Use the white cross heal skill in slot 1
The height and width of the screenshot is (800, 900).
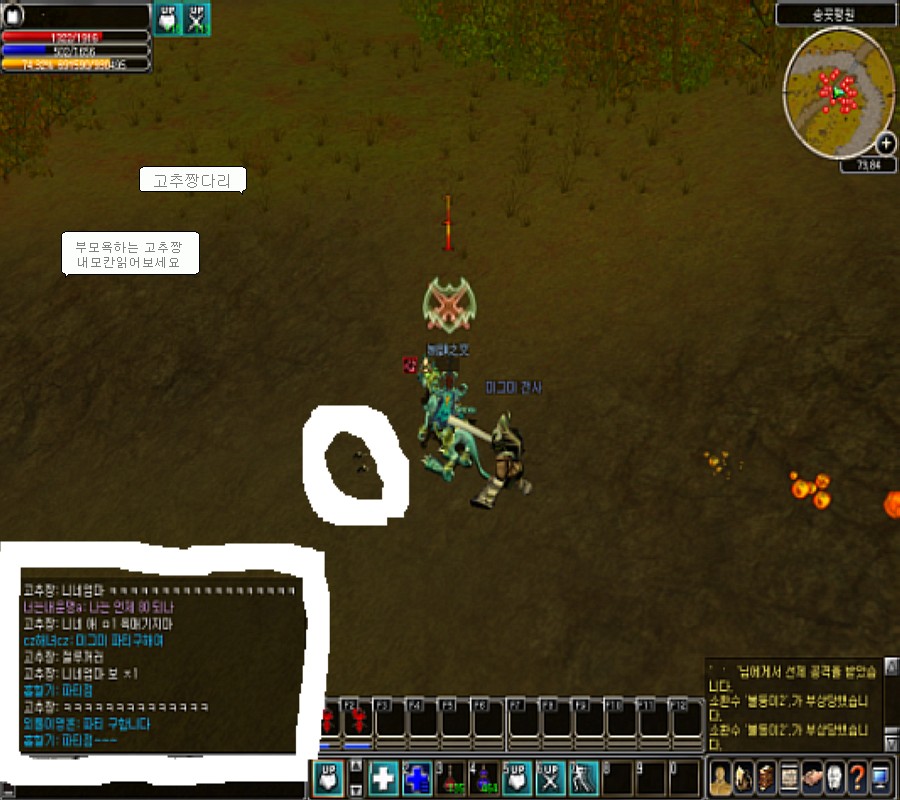(x=384, y=778)
